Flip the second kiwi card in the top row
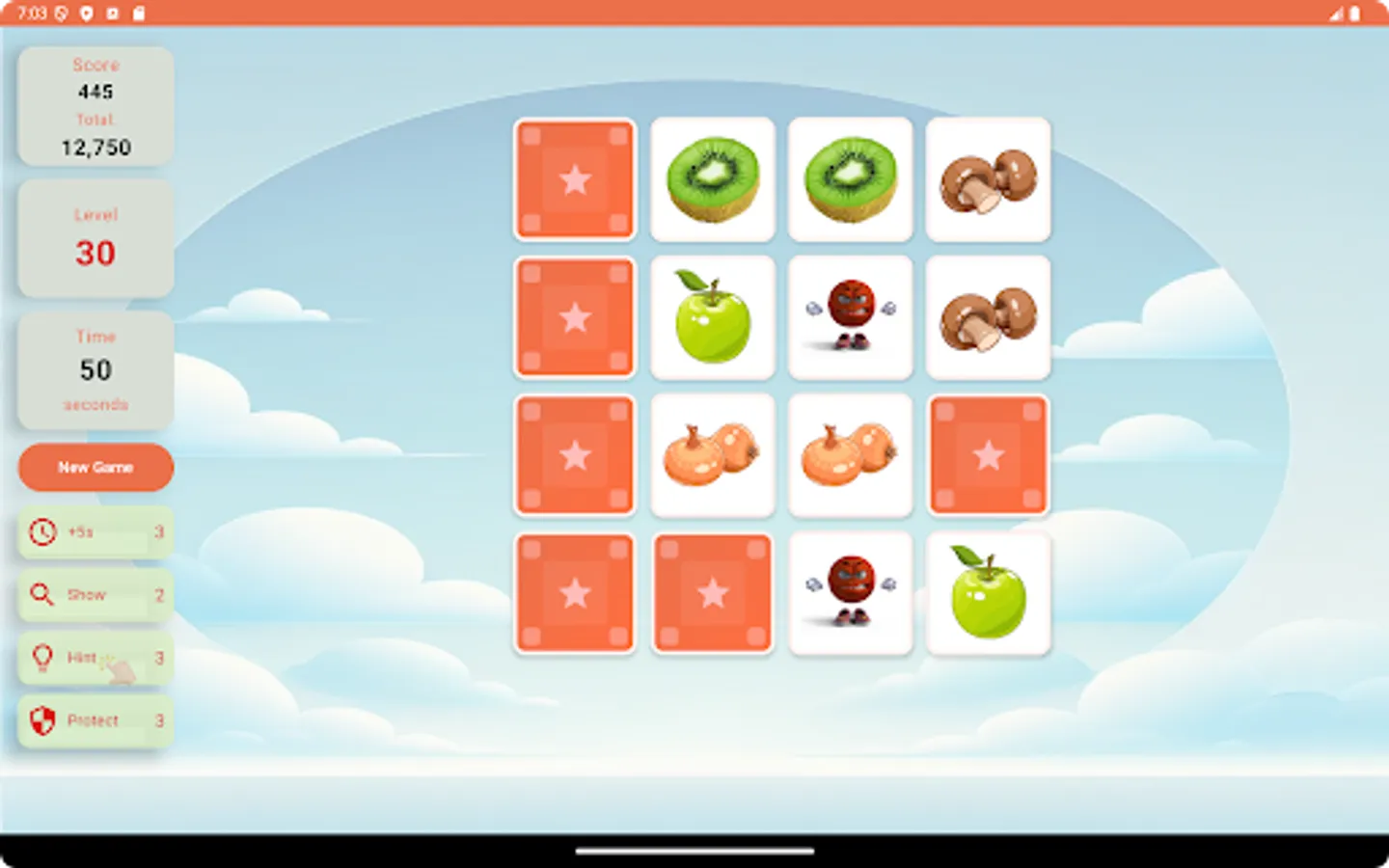This screenshot has height=868, width=1389. coord(850,180)
